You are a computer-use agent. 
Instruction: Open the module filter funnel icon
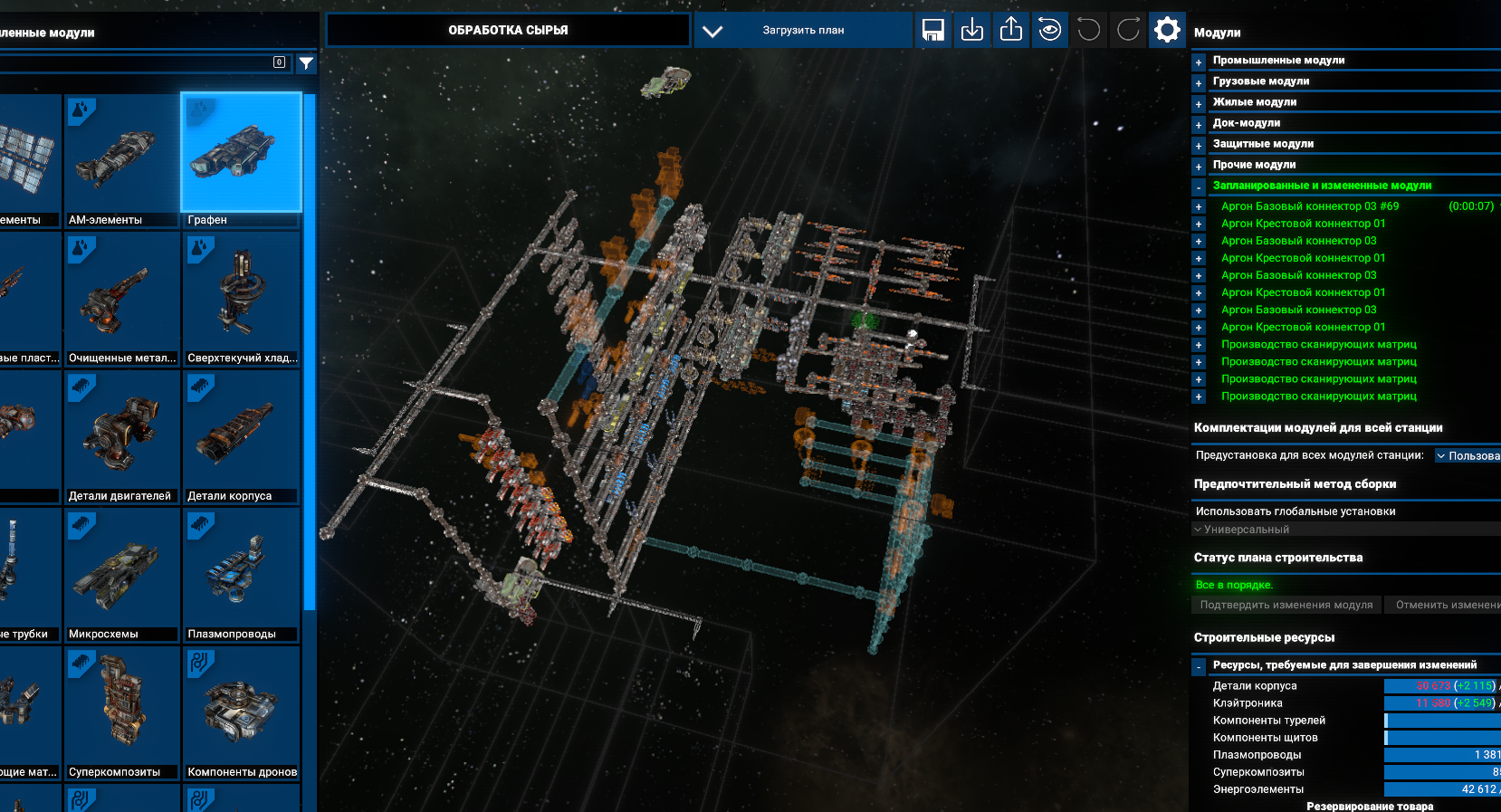(x=307, y=63)
